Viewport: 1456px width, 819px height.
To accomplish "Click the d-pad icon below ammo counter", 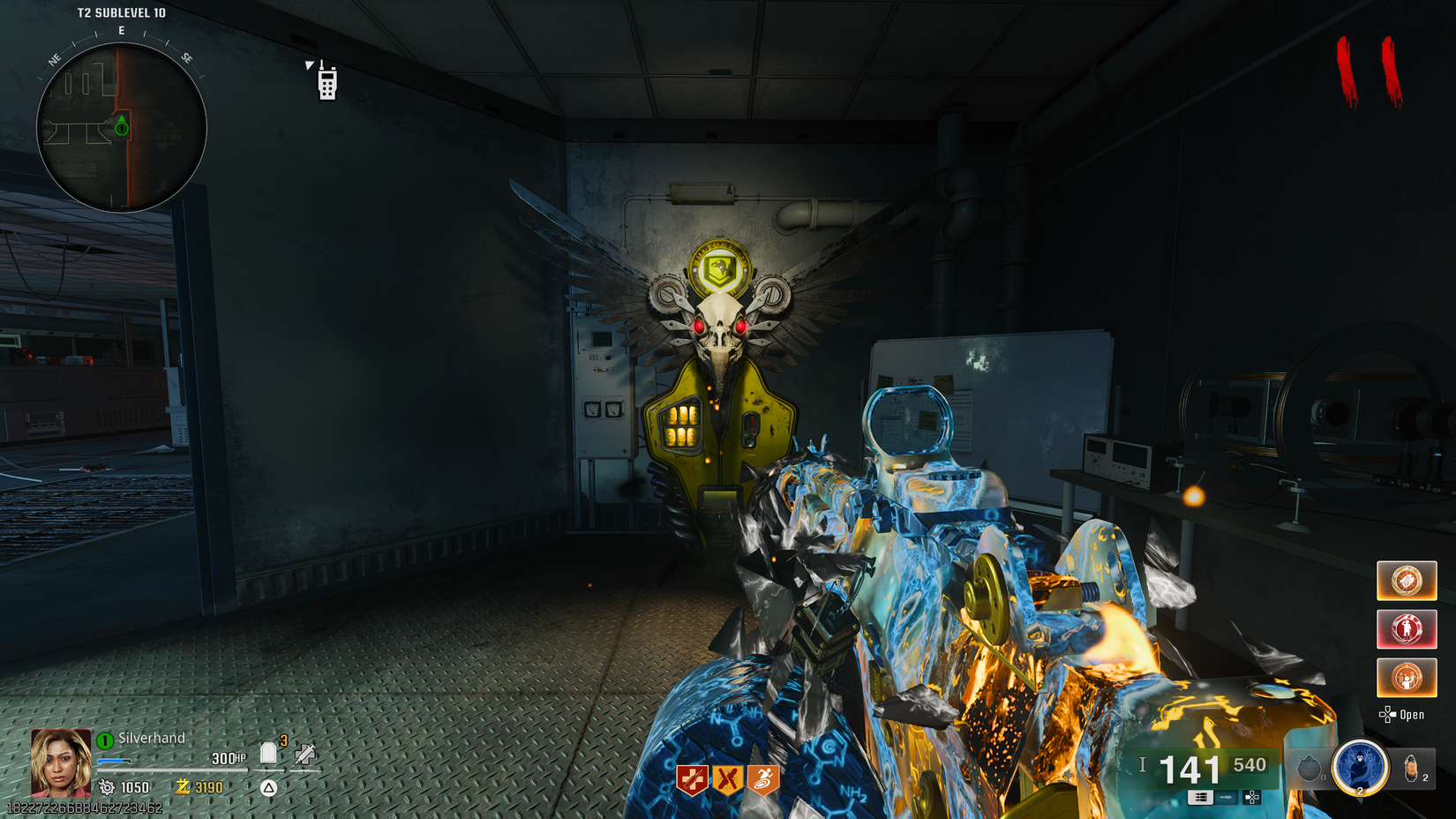I will click(1251, 798).
